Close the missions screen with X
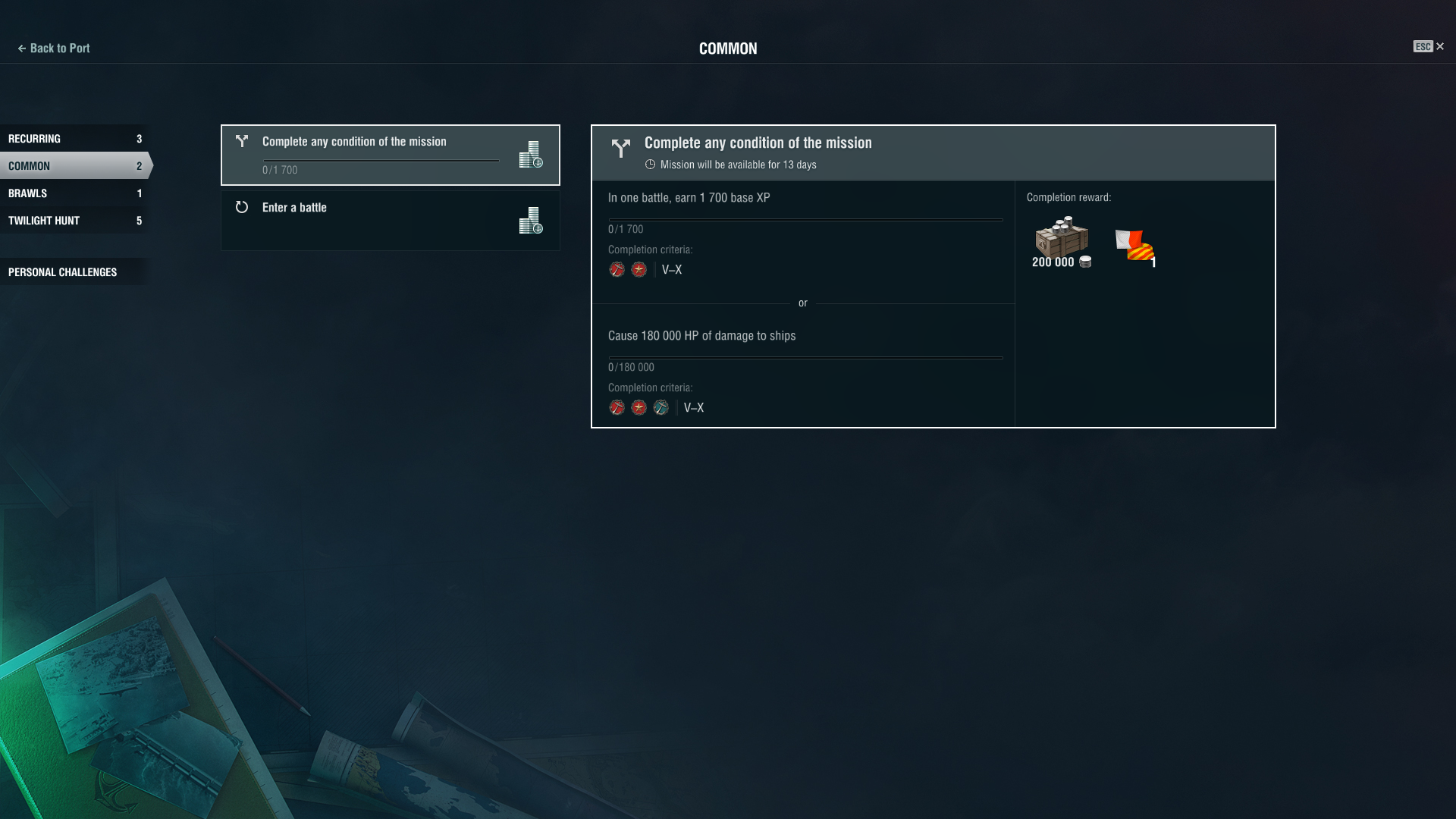Viewport: 1456px width, 819px height. (x=1439, y=46)
